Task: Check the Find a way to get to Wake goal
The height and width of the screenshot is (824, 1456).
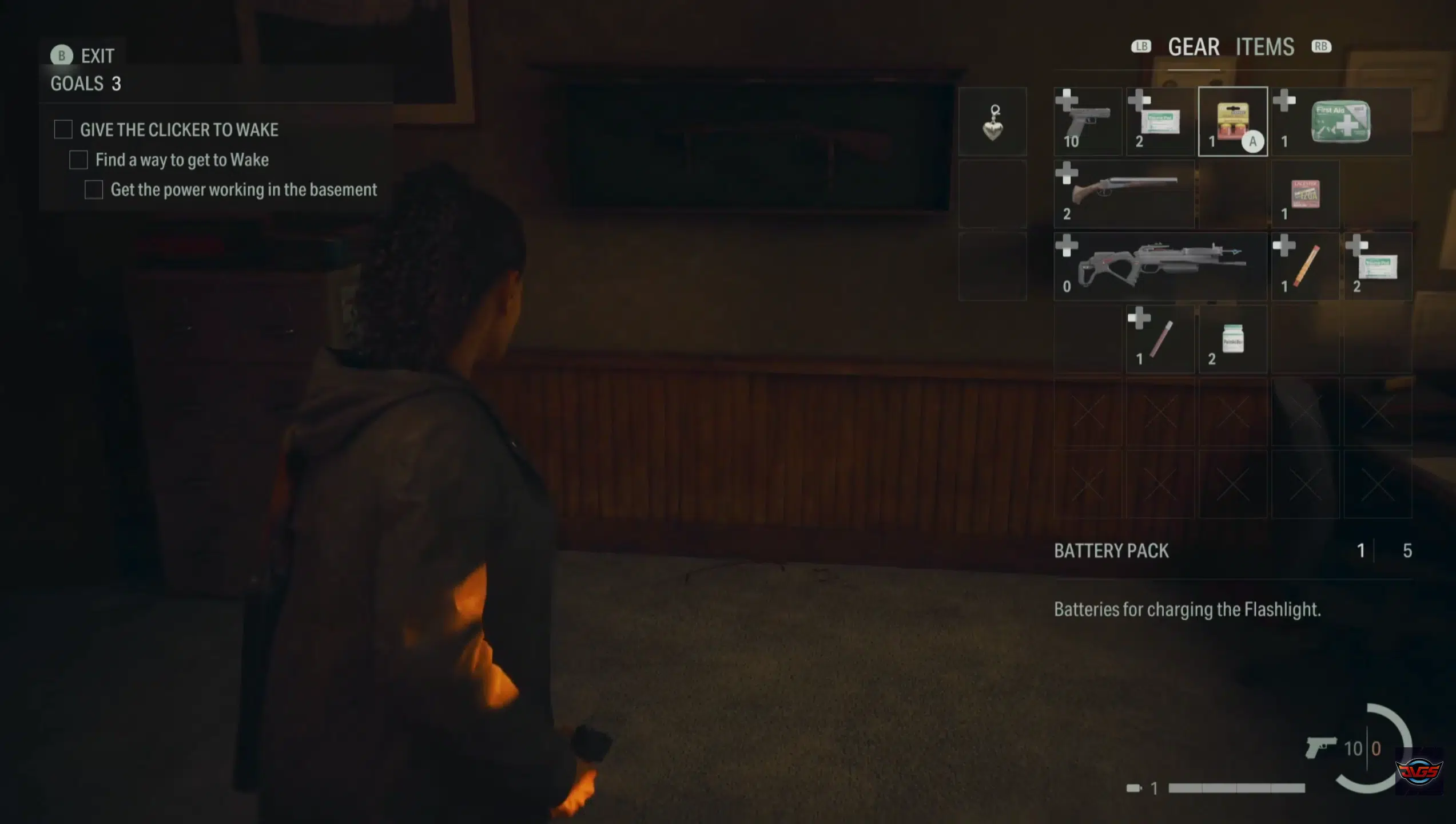Action: 78,161
